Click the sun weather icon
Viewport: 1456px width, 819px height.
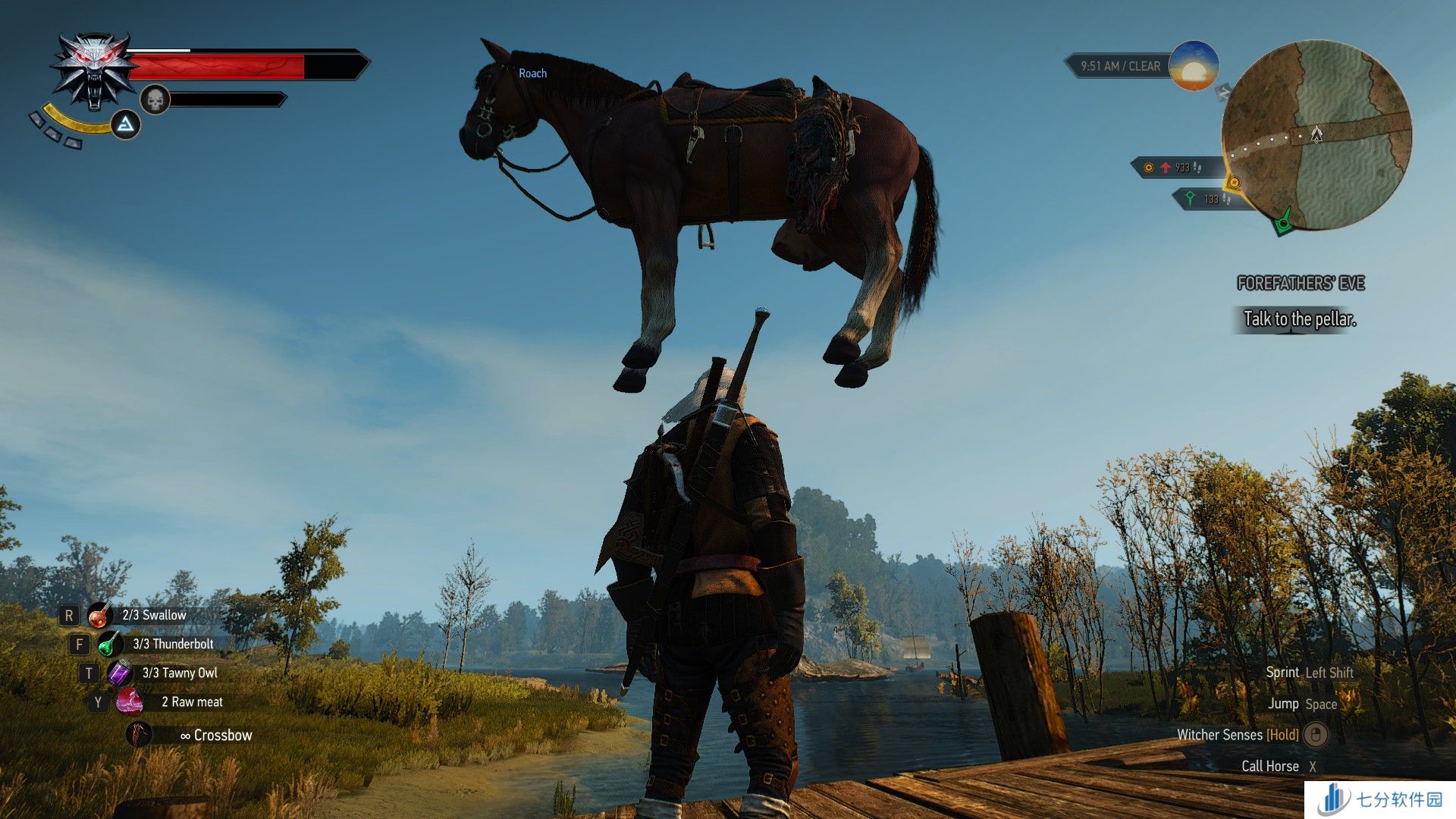[x=1194, y=67]
